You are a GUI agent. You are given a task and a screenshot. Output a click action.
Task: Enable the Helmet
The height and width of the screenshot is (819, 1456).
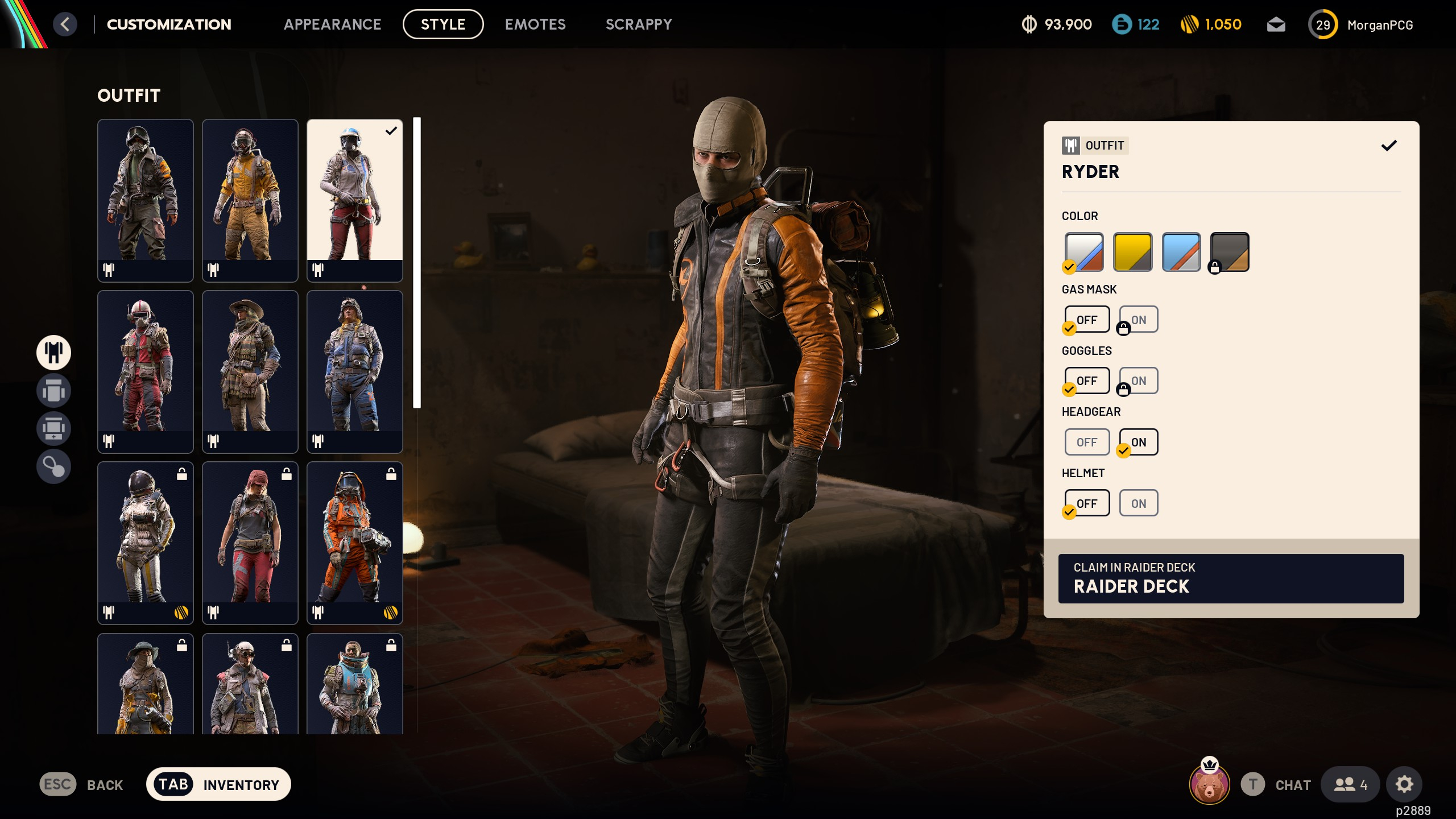click(1138, 503)
